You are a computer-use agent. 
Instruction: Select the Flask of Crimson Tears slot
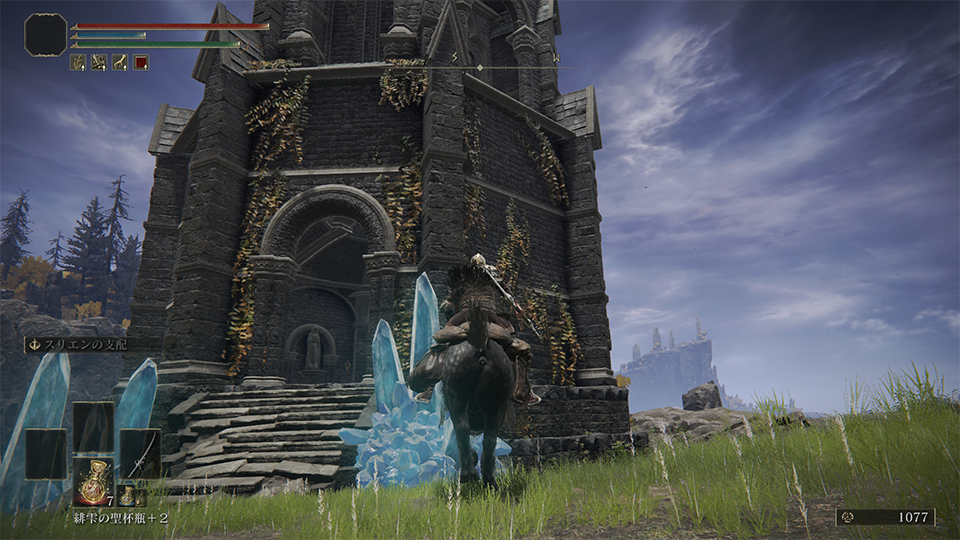[93, 480]
